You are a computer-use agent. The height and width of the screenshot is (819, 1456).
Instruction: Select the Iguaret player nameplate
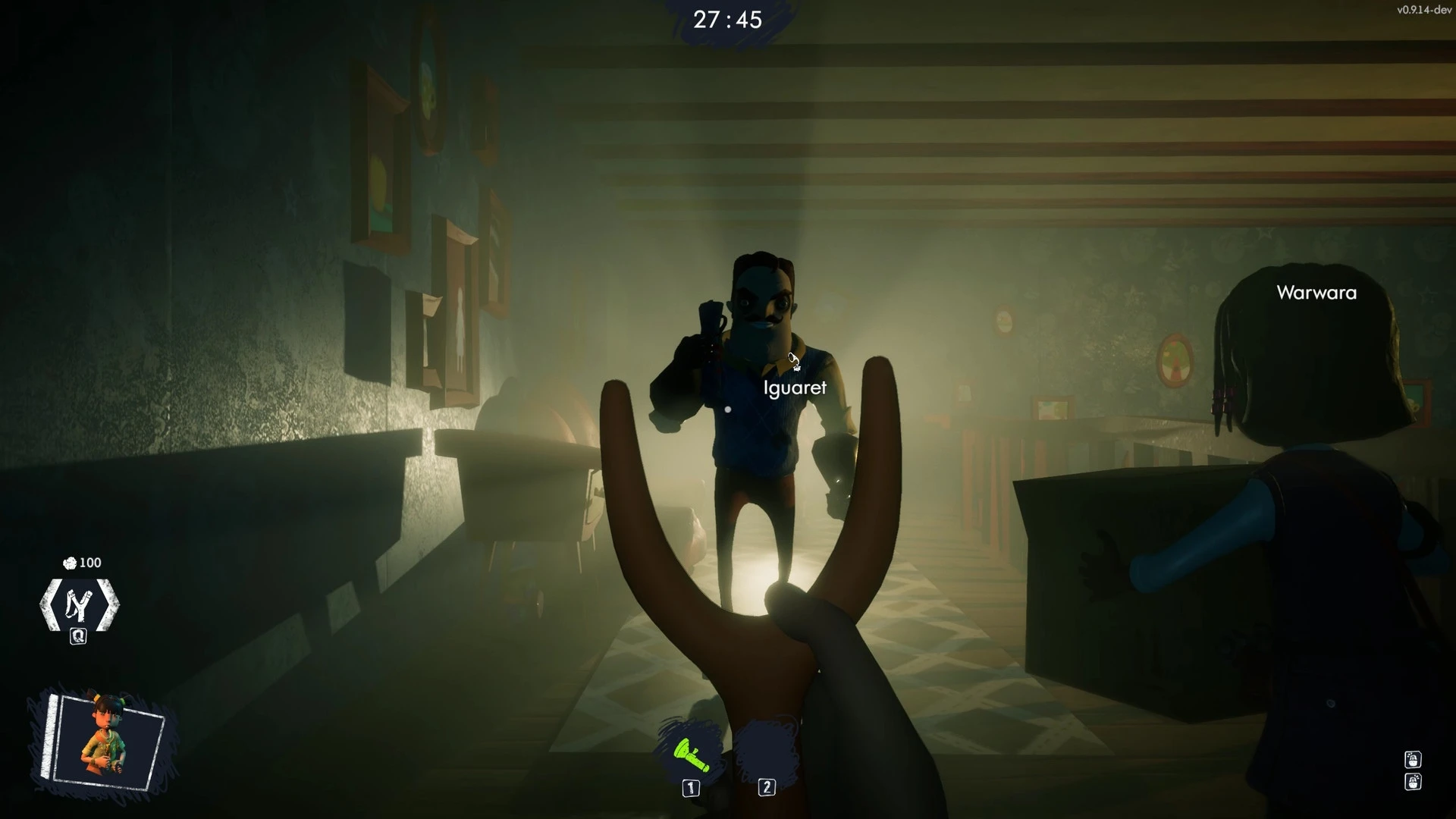[795, 388]
